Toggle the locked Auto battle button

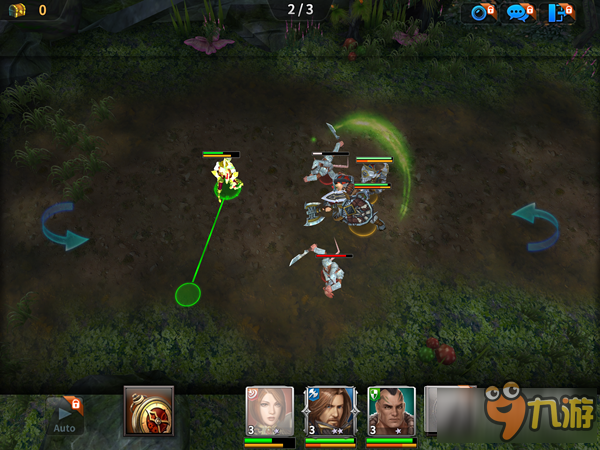click(x=64, y=415)
